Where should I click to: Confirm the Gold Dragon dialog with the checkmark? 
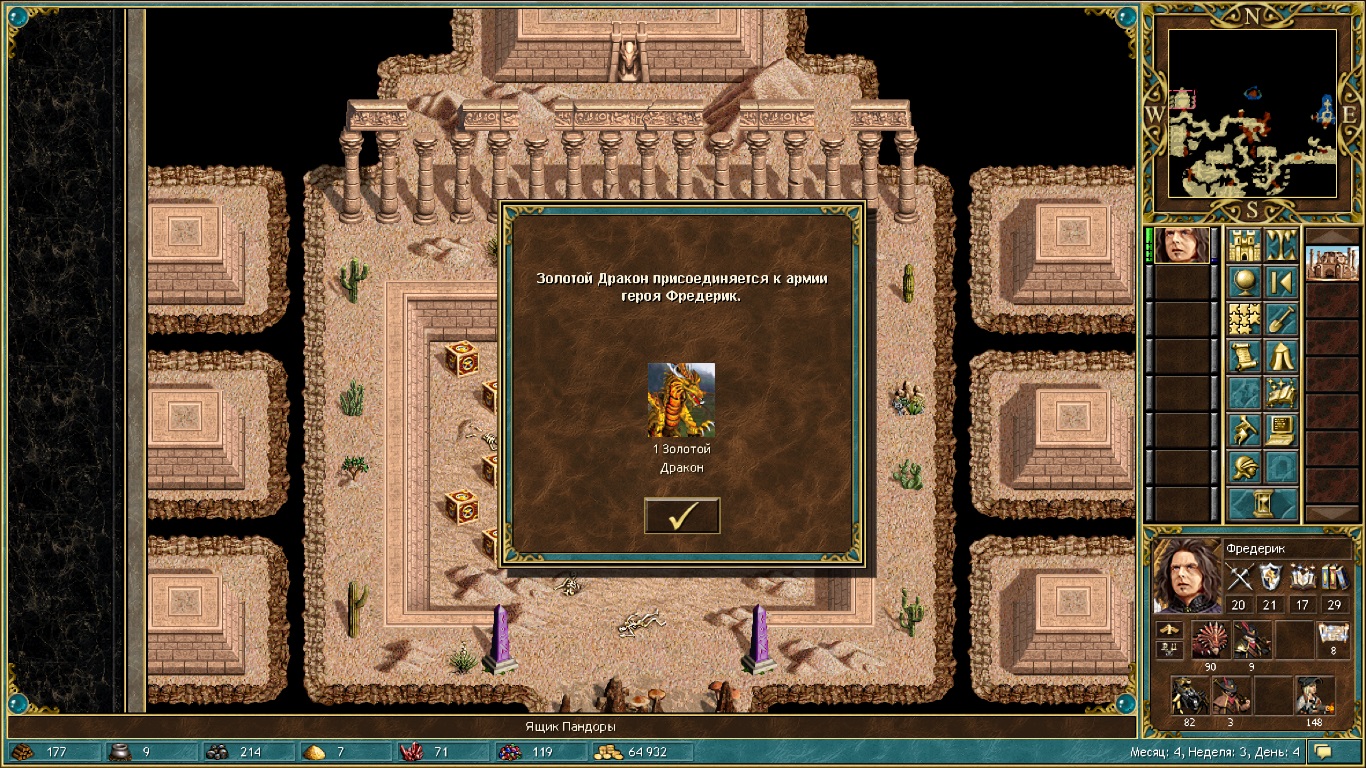pyautogui.click(x=682, y=515)
